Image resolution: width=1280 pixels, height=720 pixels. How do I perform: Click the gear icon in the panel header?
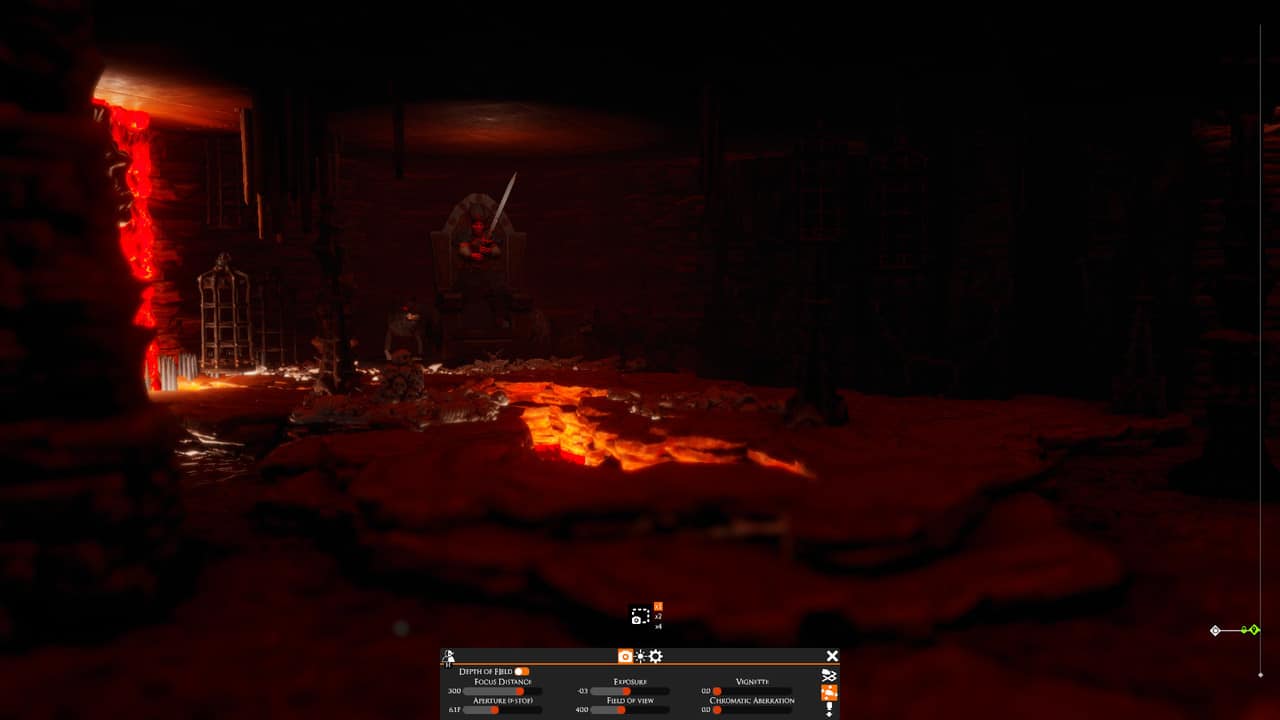[655, 657]
